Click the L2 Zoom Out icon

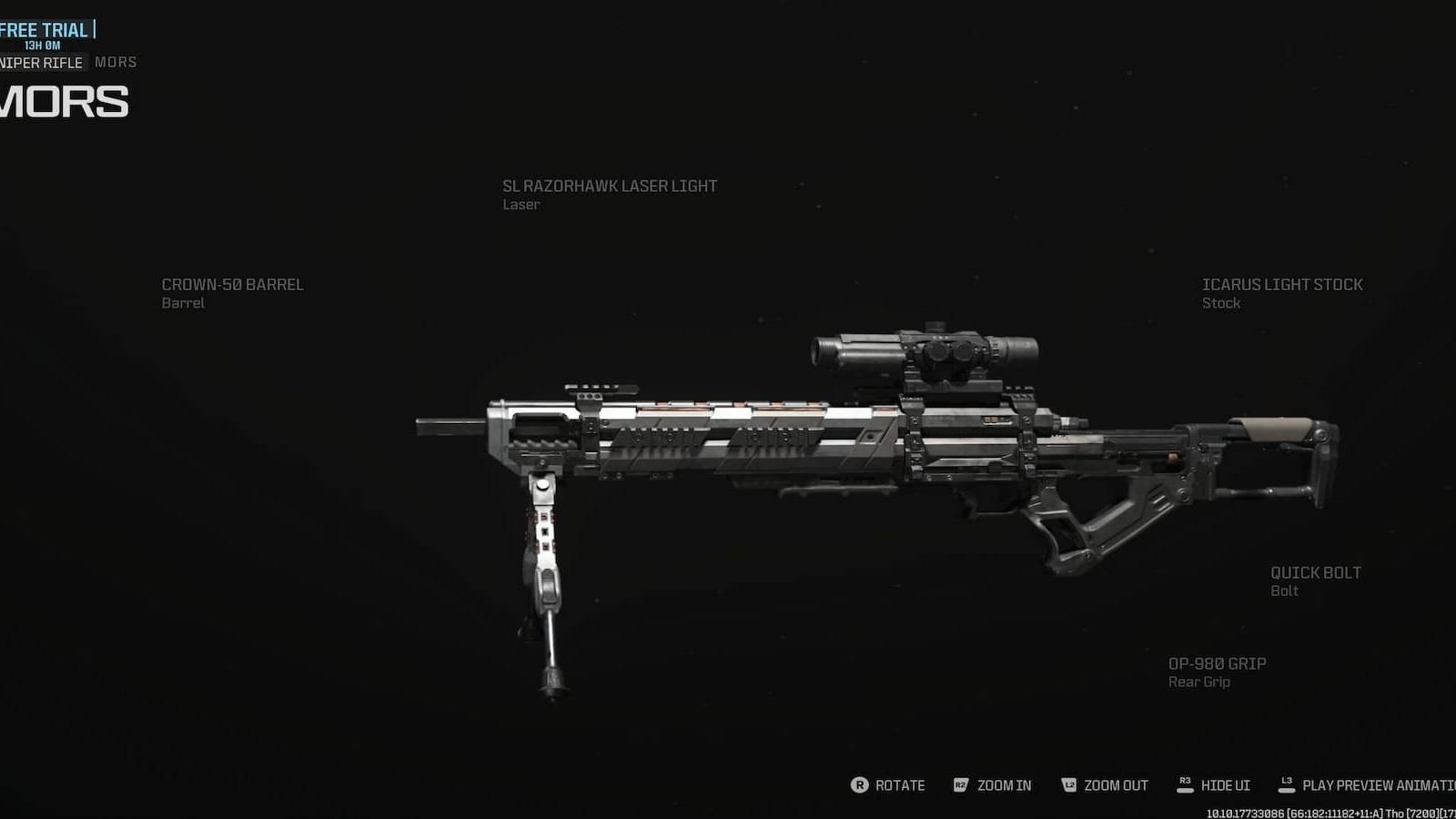[x=1071, y=784]
